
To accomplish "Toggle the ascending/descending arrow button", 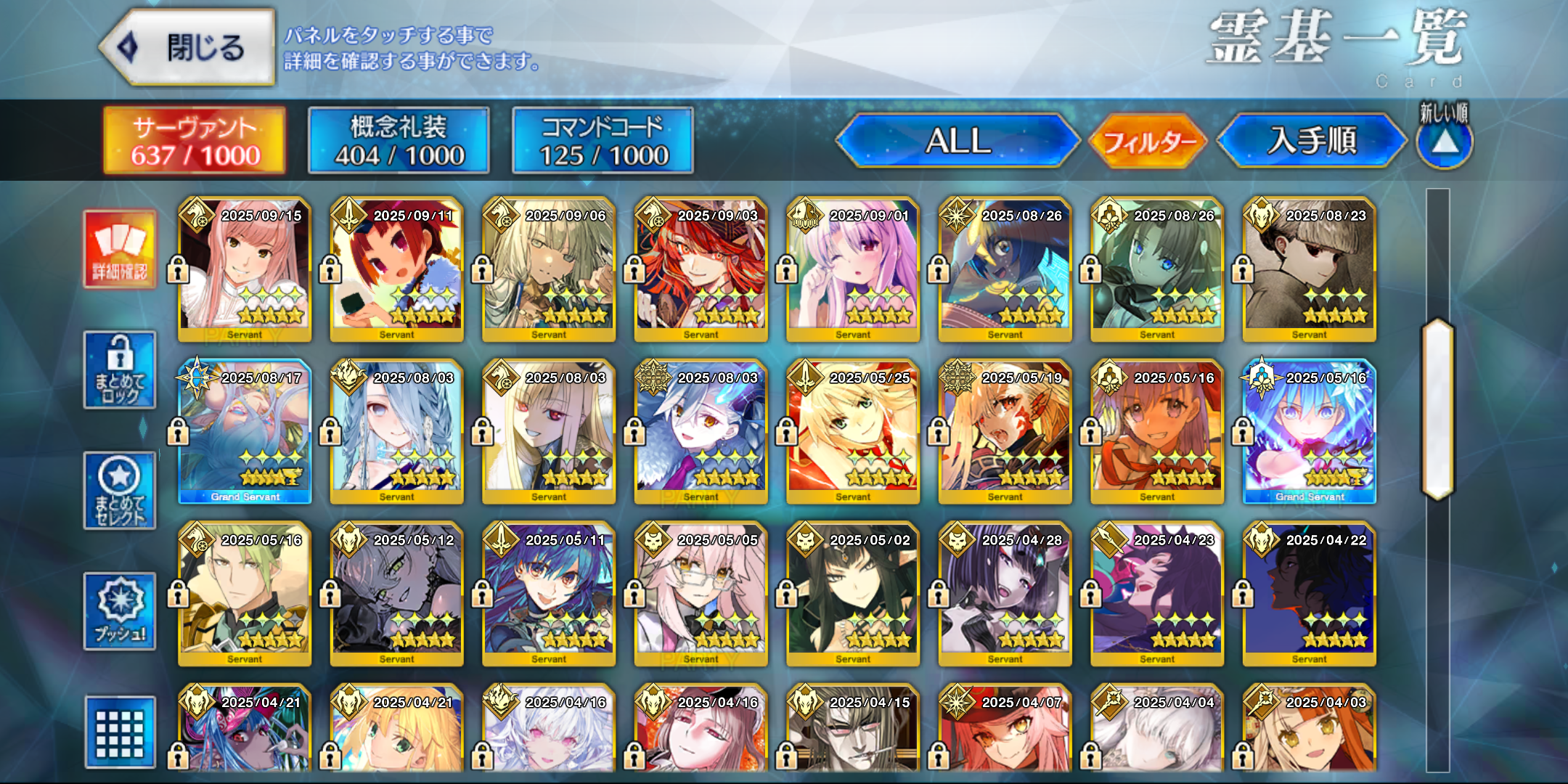I will [x=1445, y=142].
